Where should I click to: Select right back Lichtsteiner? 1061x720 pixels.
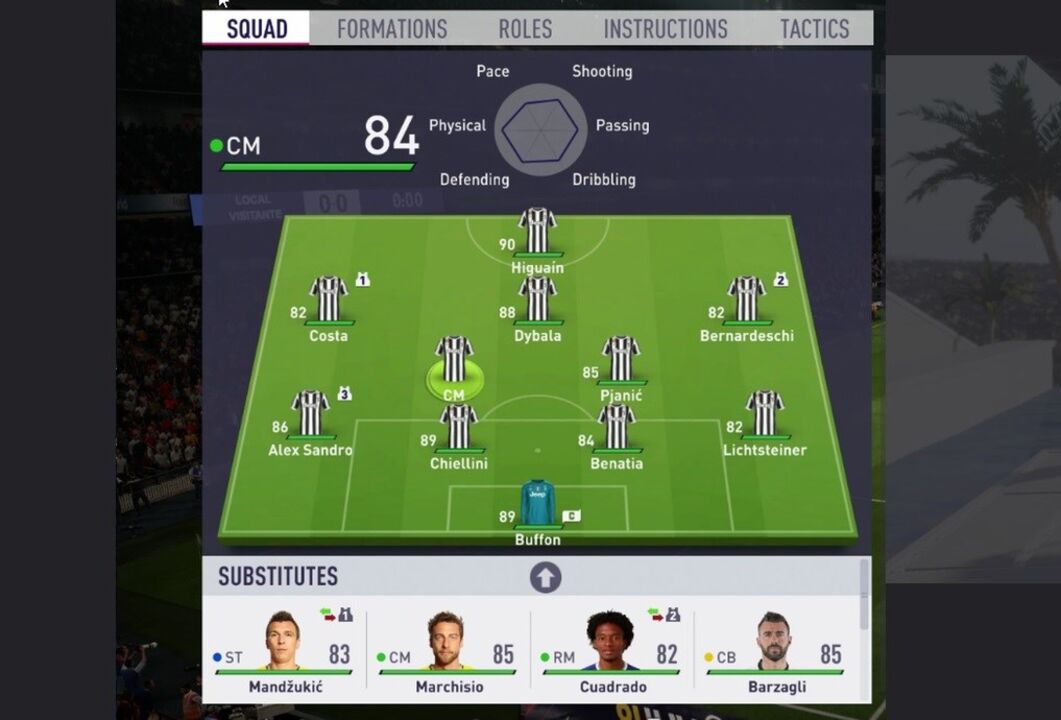(765, 414)
